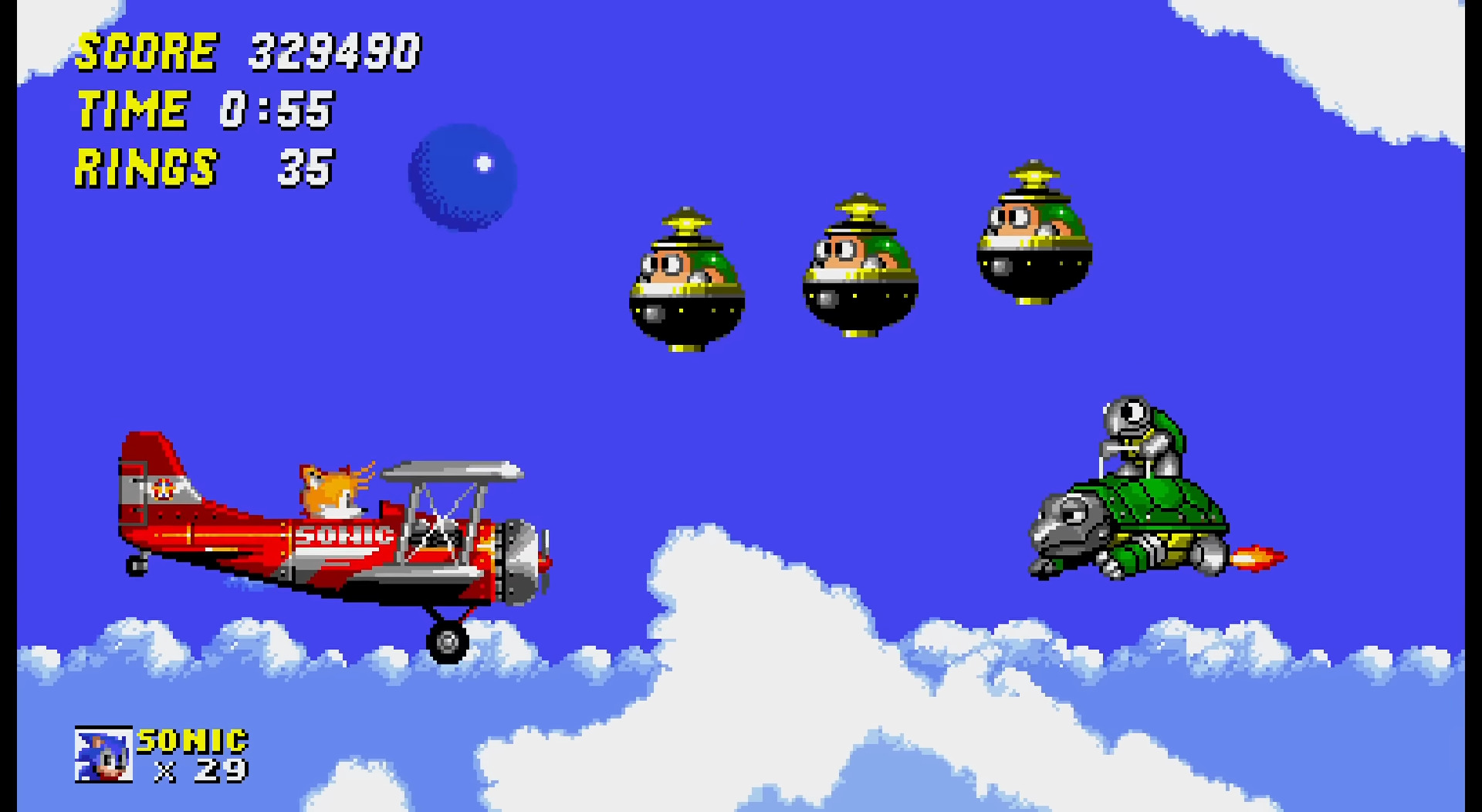Image resolution: width=1482 pixels, height=812 pixels.
Task: Select the blue orb floating near the HUD
Action: click(x=463, y=176)
